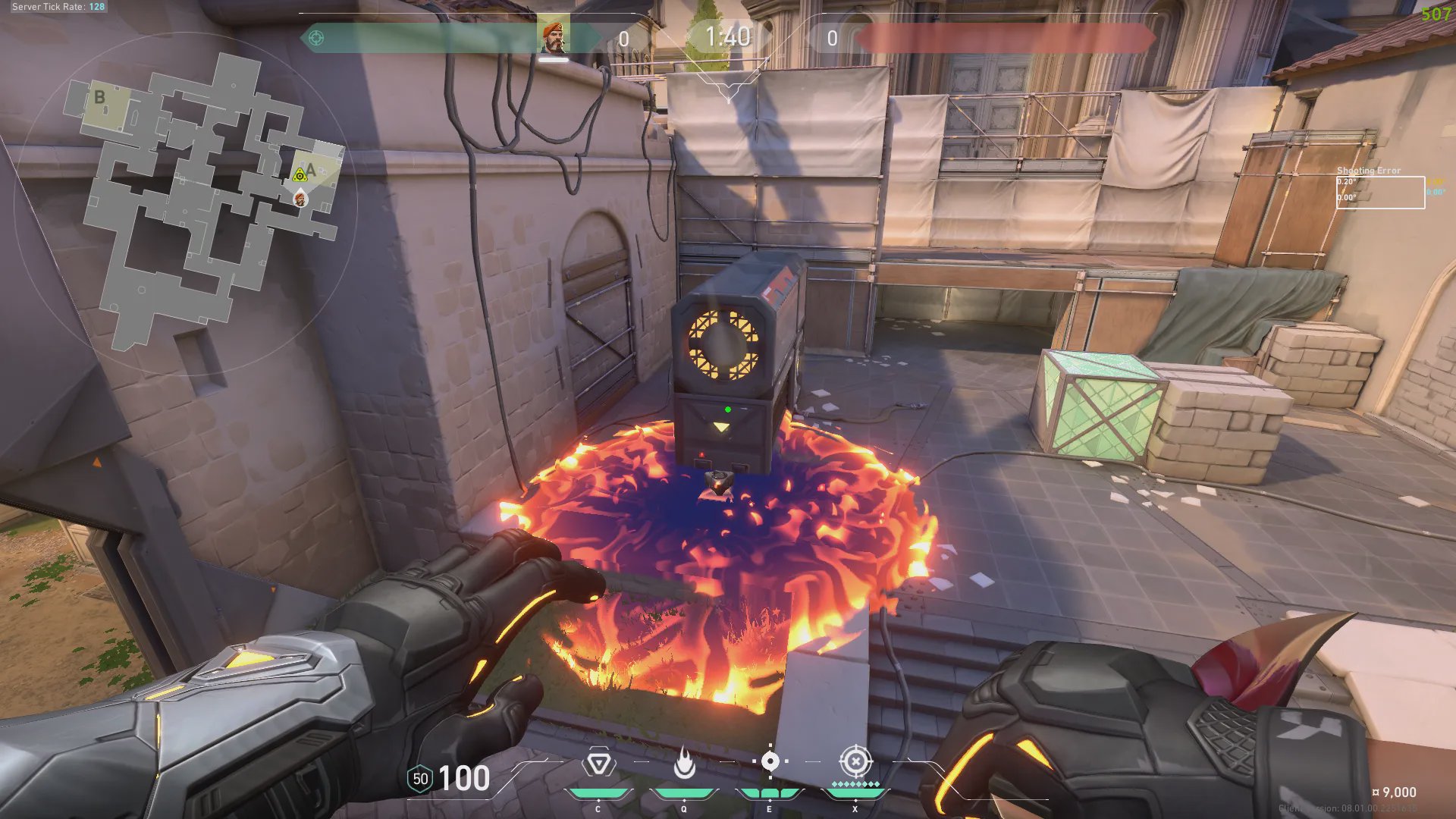Activate the Incendiary flame ability icon
The width and height of the screenshot is (1456, 819).
[x=684, y=763]
